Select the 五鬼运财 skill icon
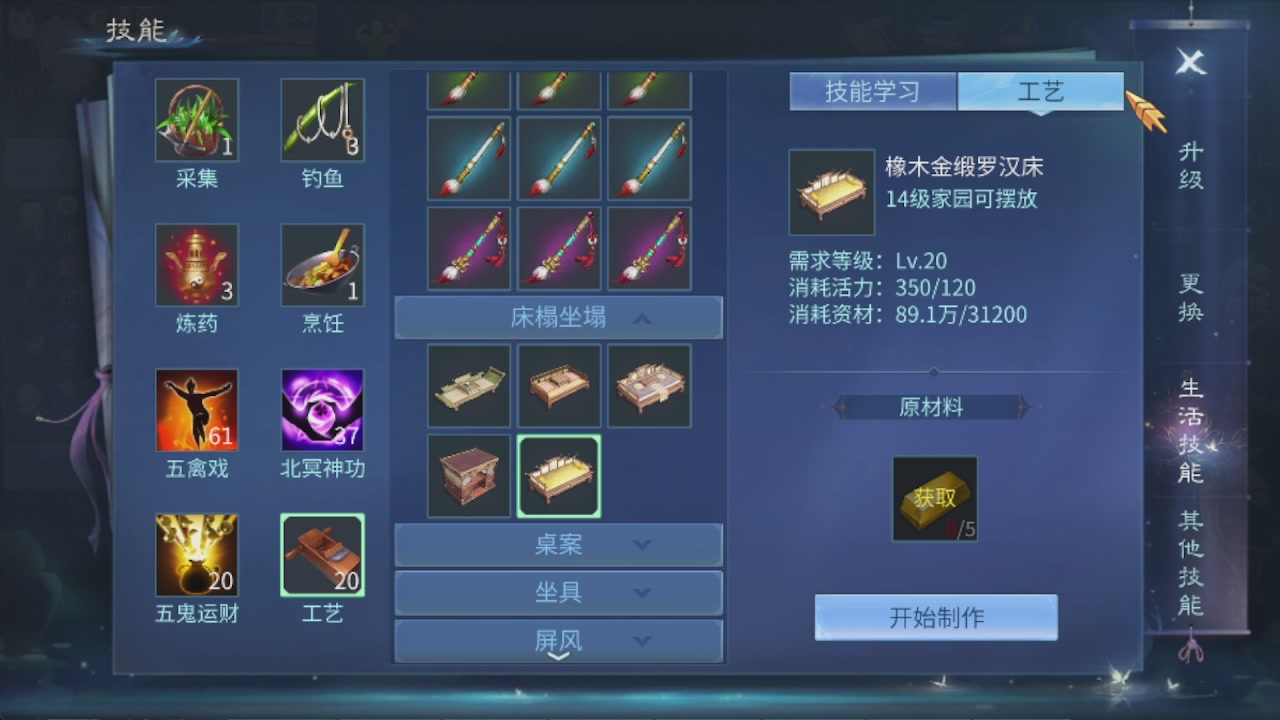Viewport: 1280px width, 720px height. (x=197, y=555)
